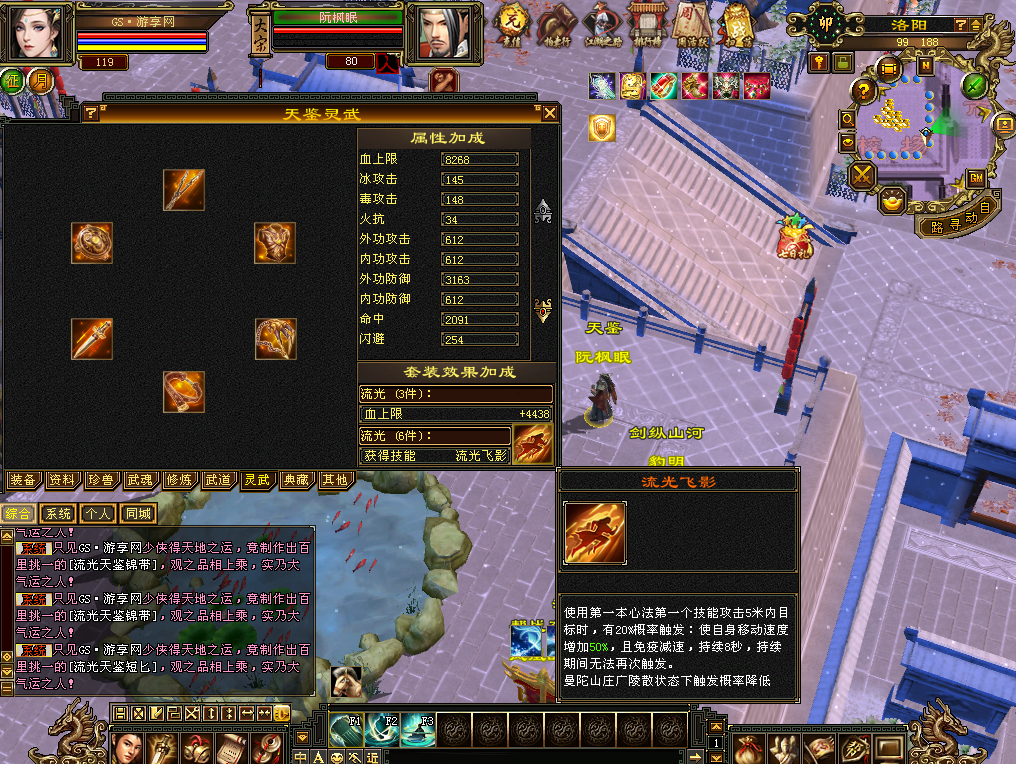Activate the F1 skill on the hotbar

tap(346, 730)
